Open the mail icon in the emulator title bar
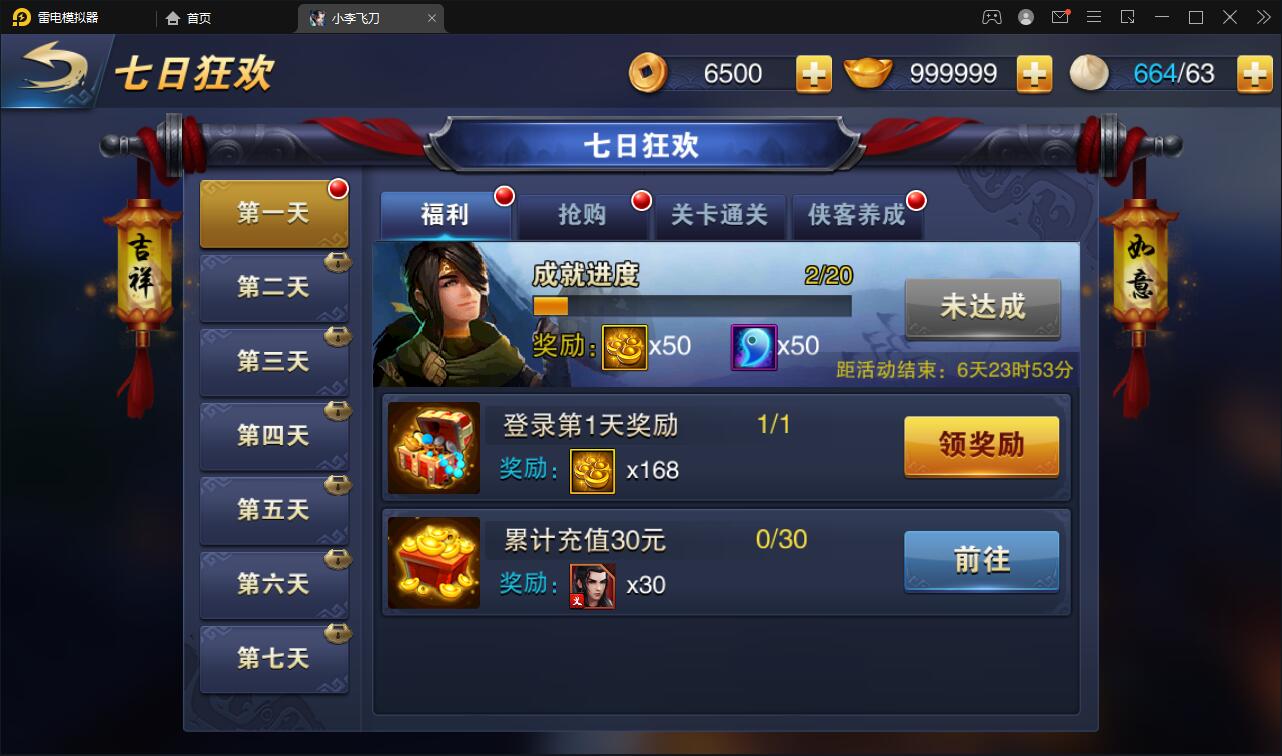This screenshot has width=1282, height=756. click(1060, 17)
